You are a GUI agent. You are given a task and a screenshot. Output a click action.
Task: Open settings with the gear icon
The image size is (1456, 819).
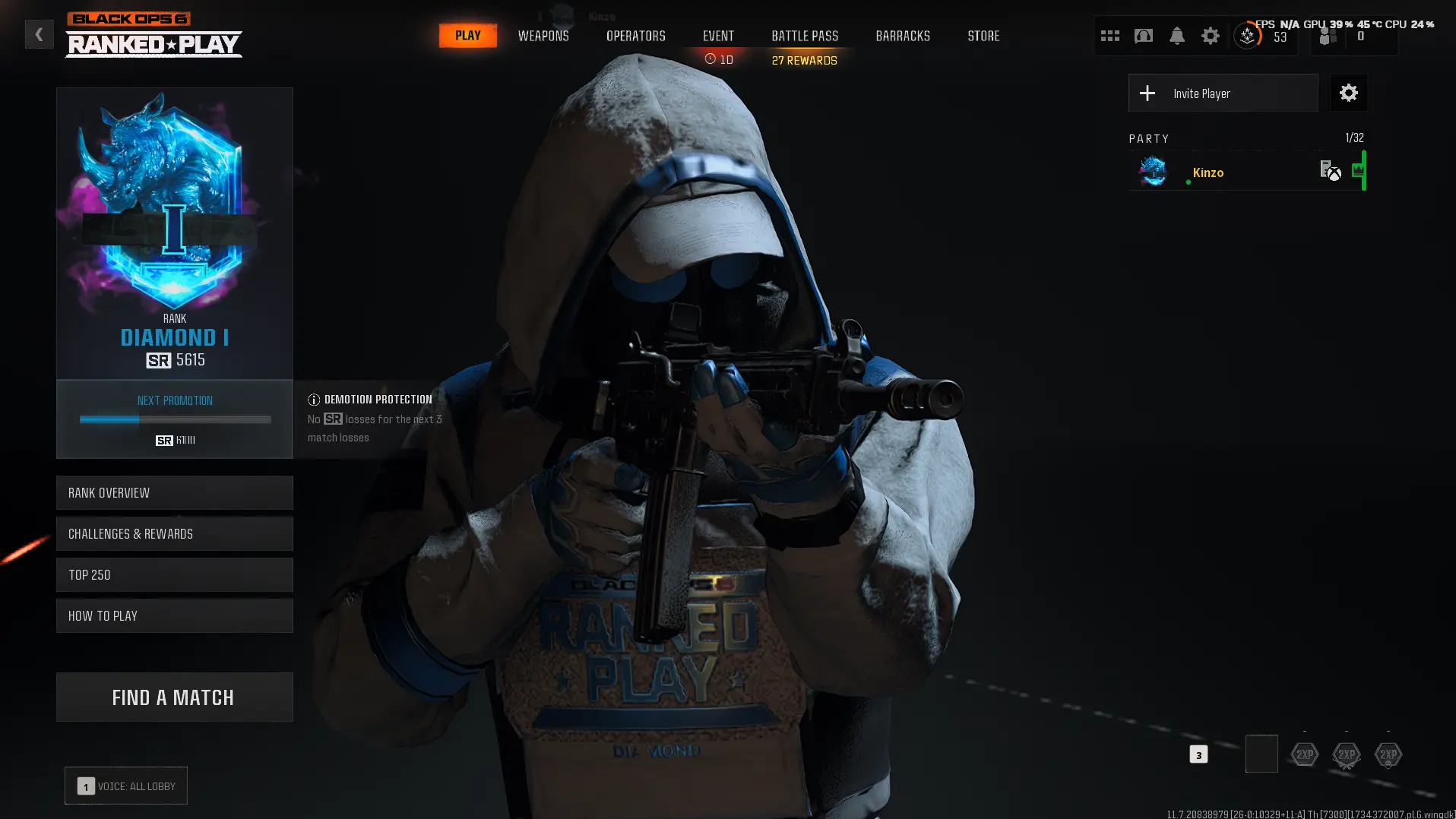[x=1210, y=35]
